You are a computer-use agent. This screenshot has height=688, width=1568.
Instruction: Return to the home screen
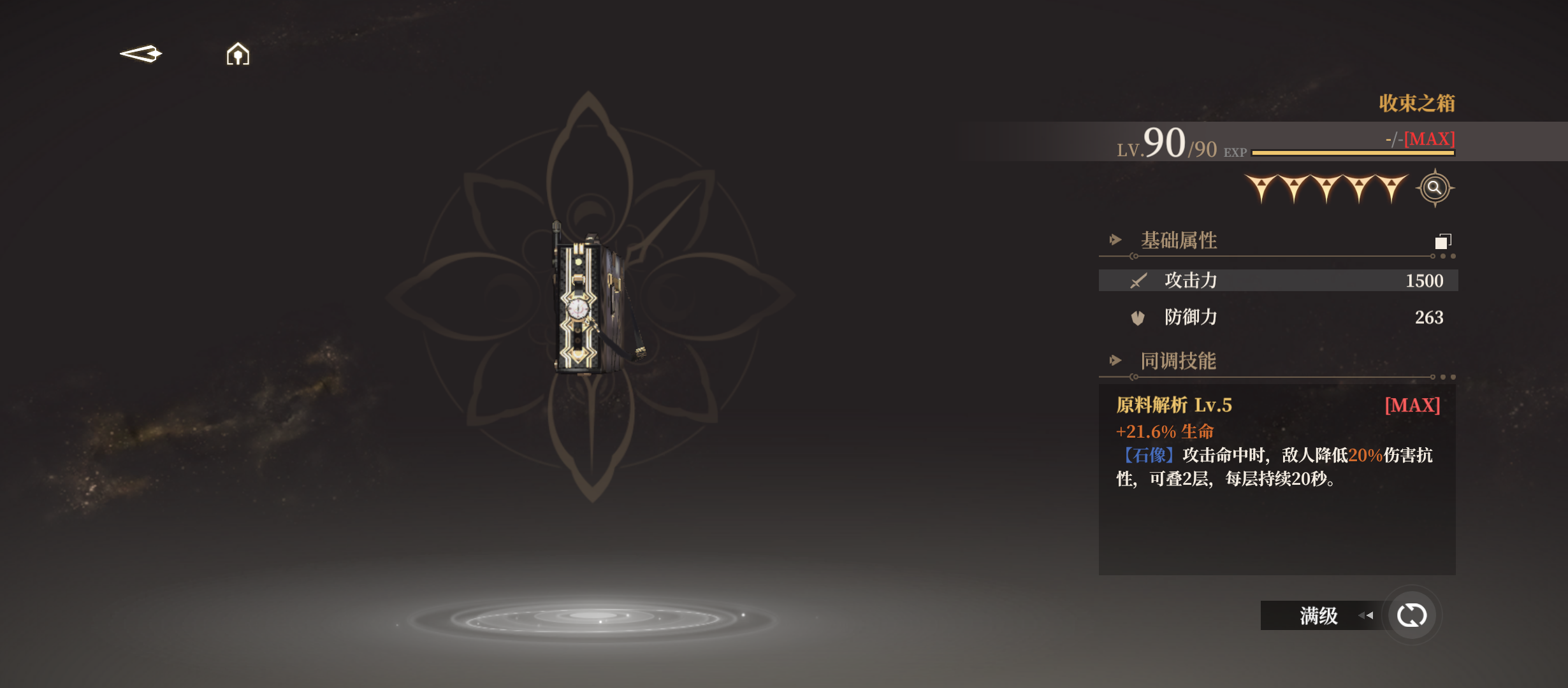(x=238, y=54)
